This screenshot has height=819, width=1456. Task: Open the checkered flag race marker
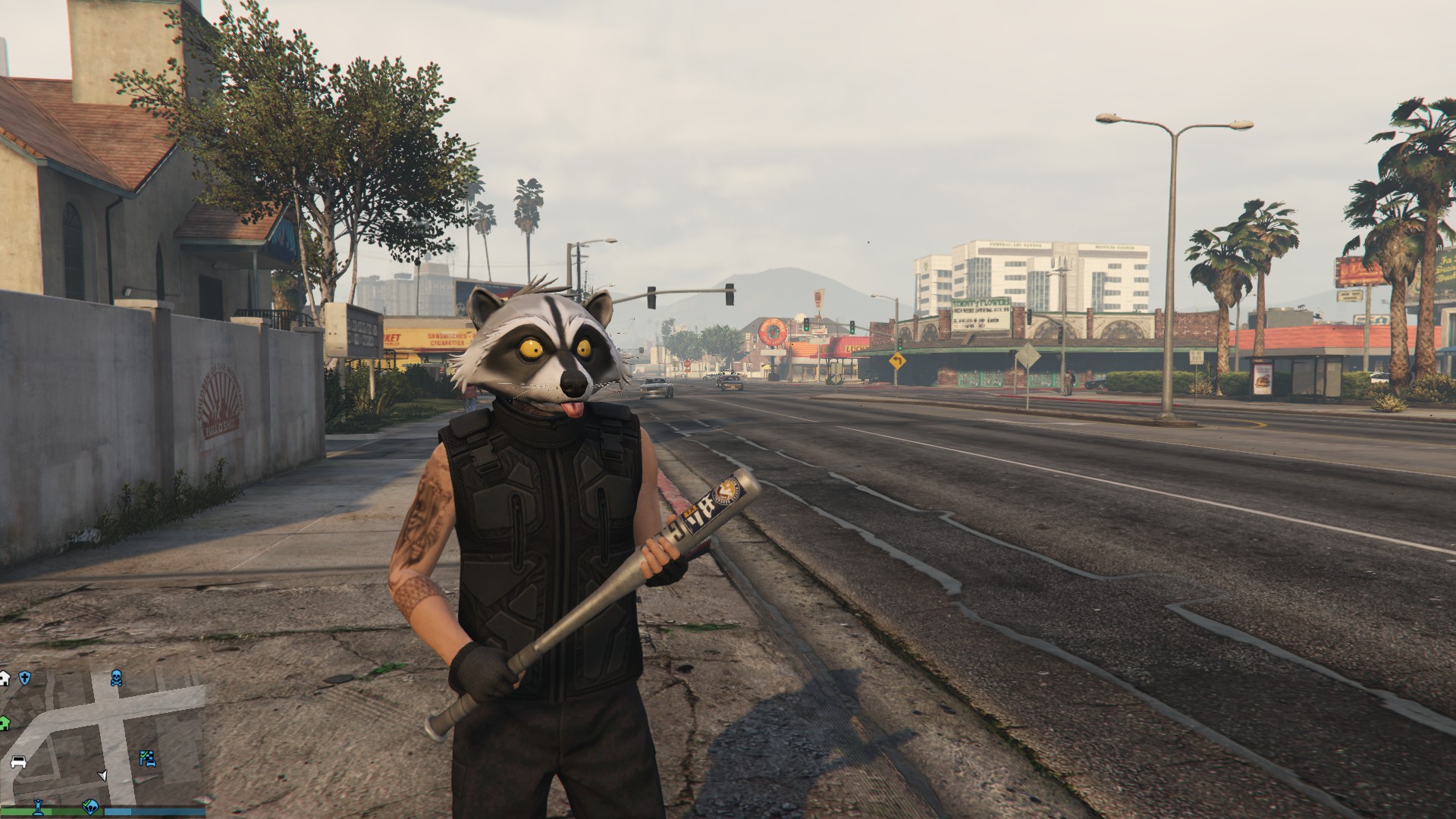click(x=146, y=758)
